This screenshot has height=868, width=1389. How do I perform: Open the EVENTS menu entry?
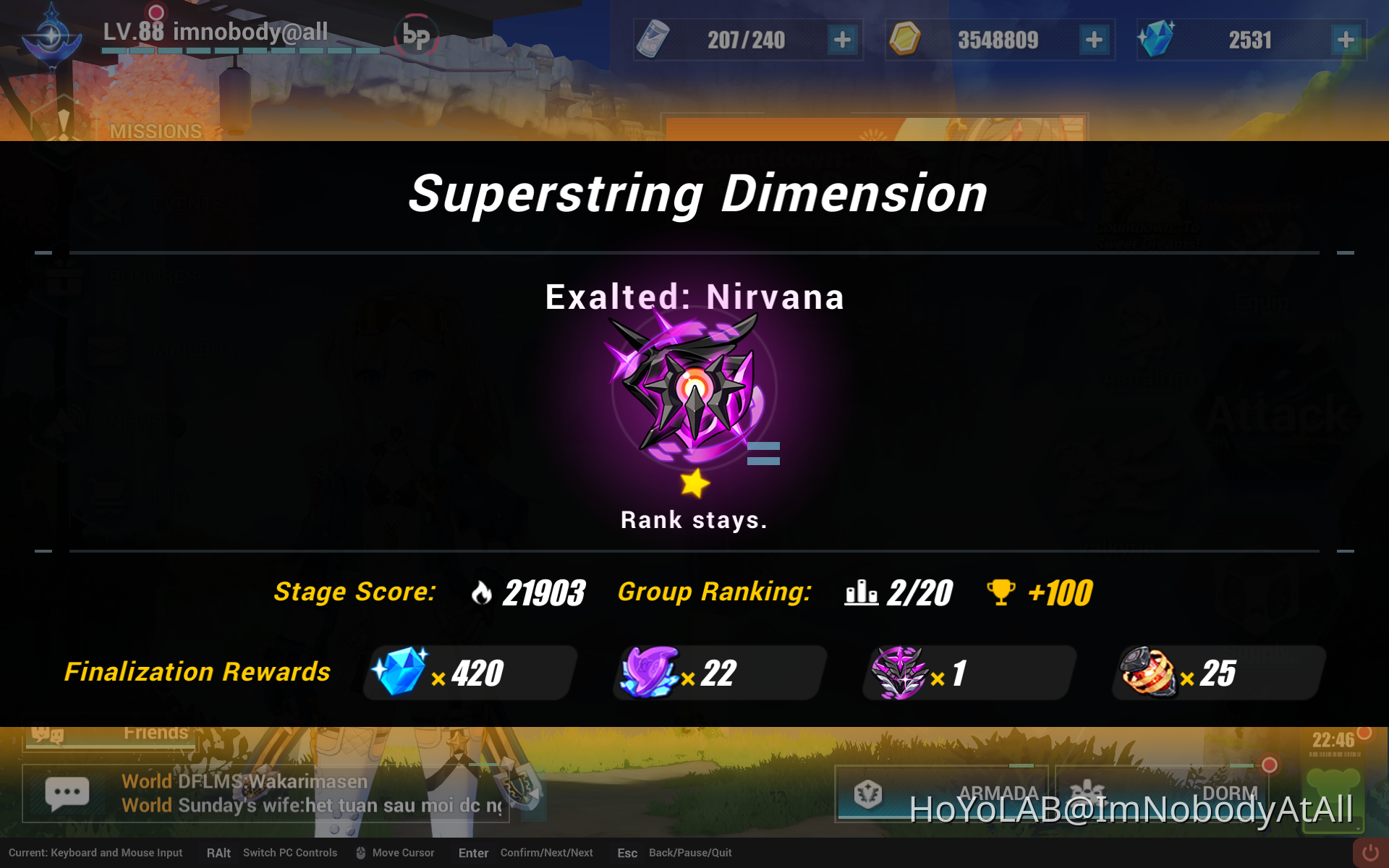click(188, 203)
